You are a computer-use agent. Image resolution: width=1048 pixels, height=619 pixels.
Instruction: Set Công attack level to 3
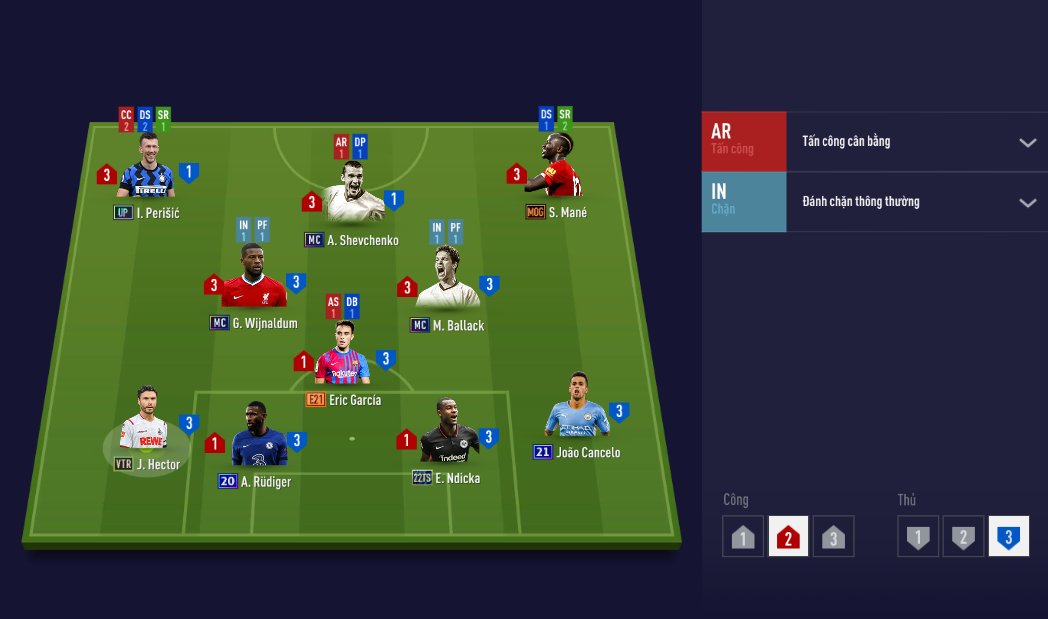coord(833,537)
